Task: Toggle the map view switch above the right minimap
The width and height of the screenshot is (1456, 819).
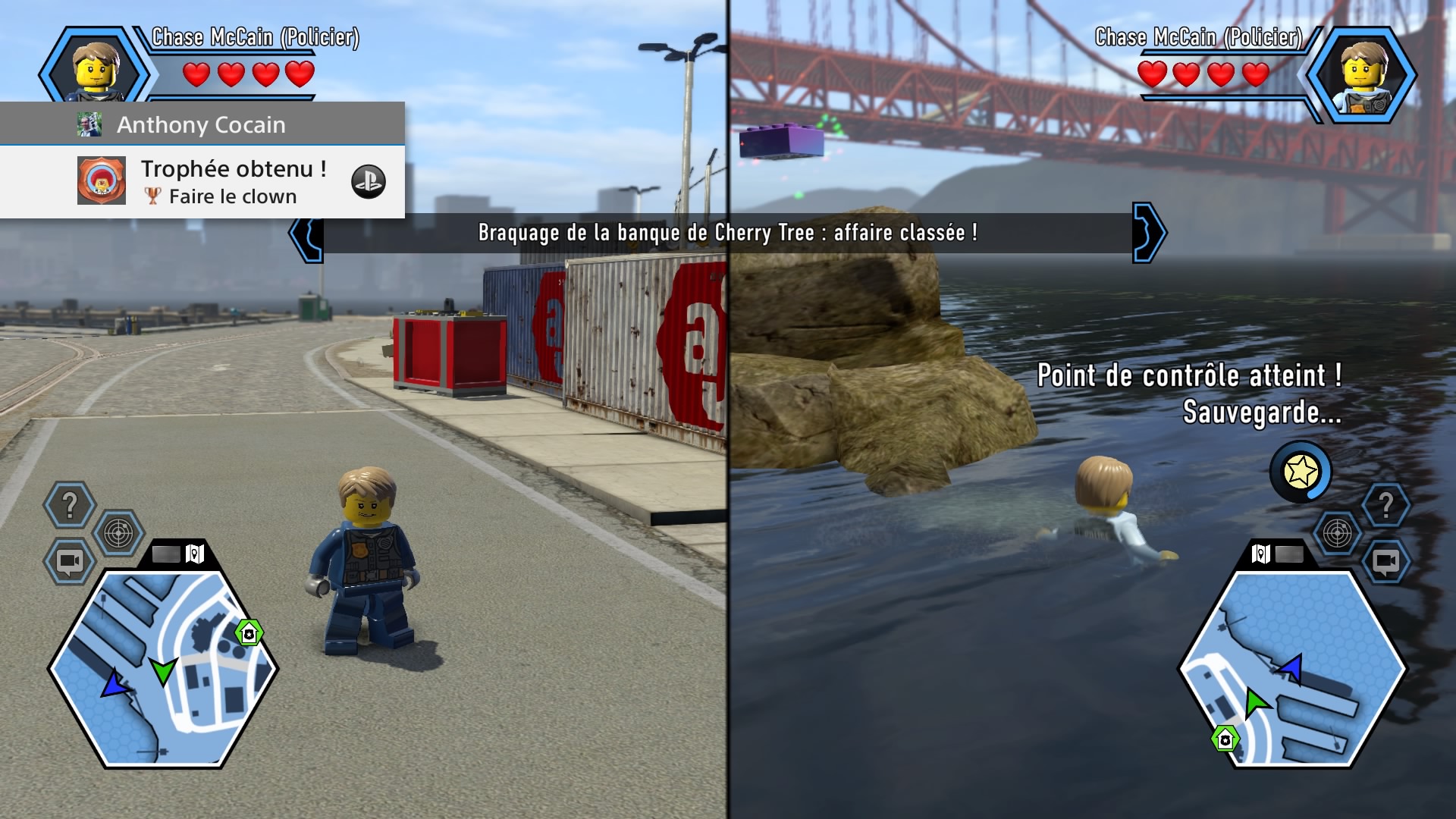Action: pos(1289,553)
